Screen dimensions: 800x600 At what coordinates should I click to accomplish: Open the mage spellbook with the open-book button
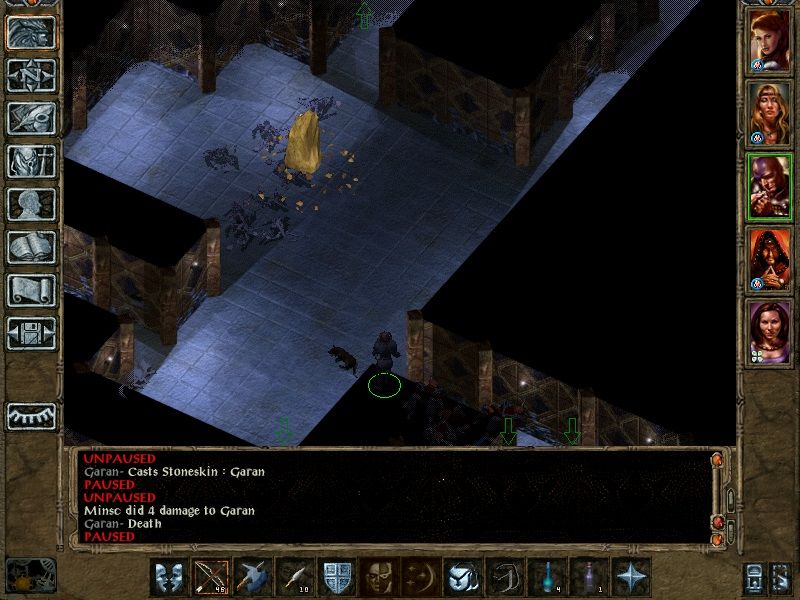coord(32,247)
